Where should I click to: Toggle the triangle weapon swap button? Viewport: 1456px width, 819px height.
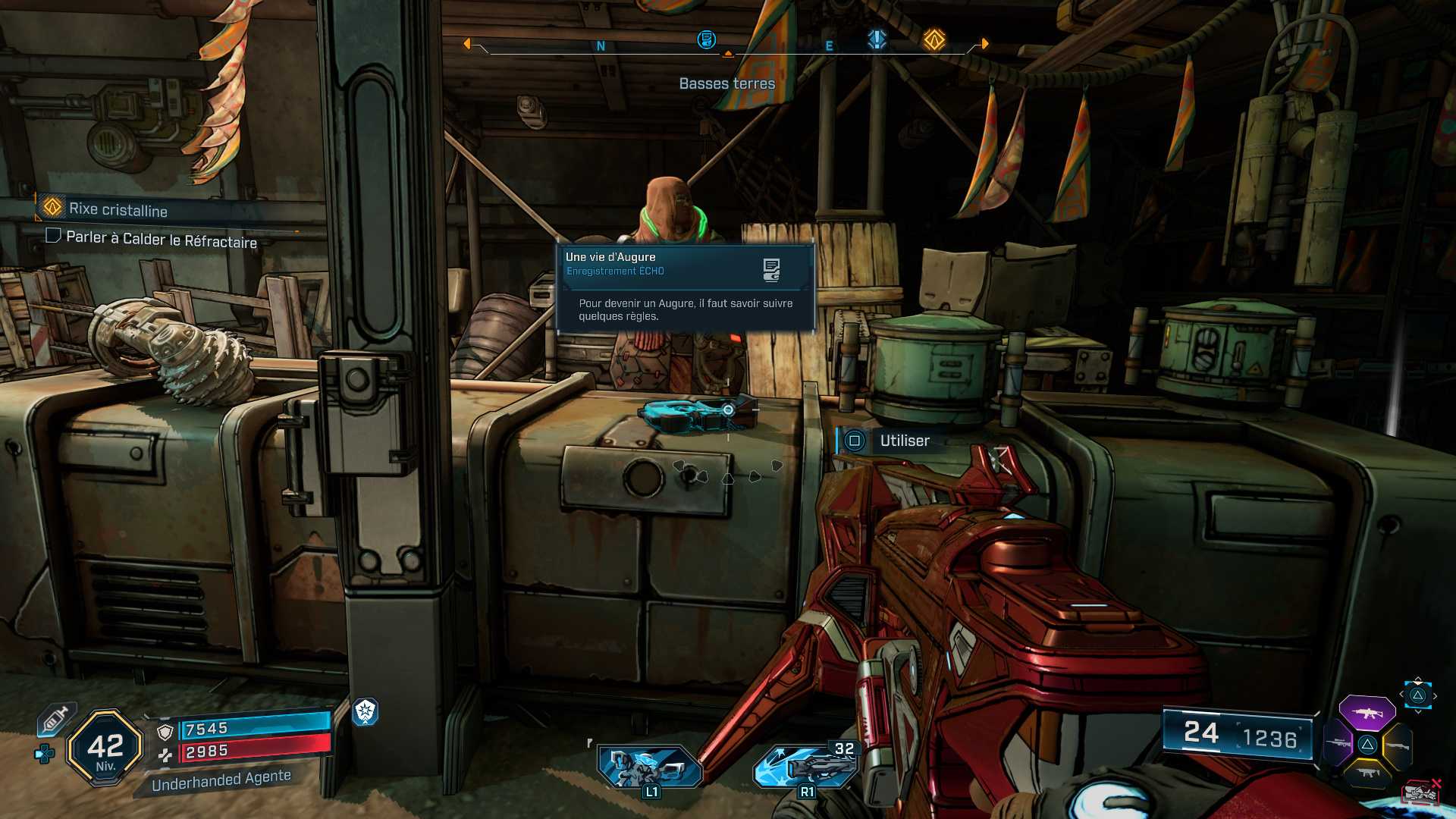[x=1368, y=745]
